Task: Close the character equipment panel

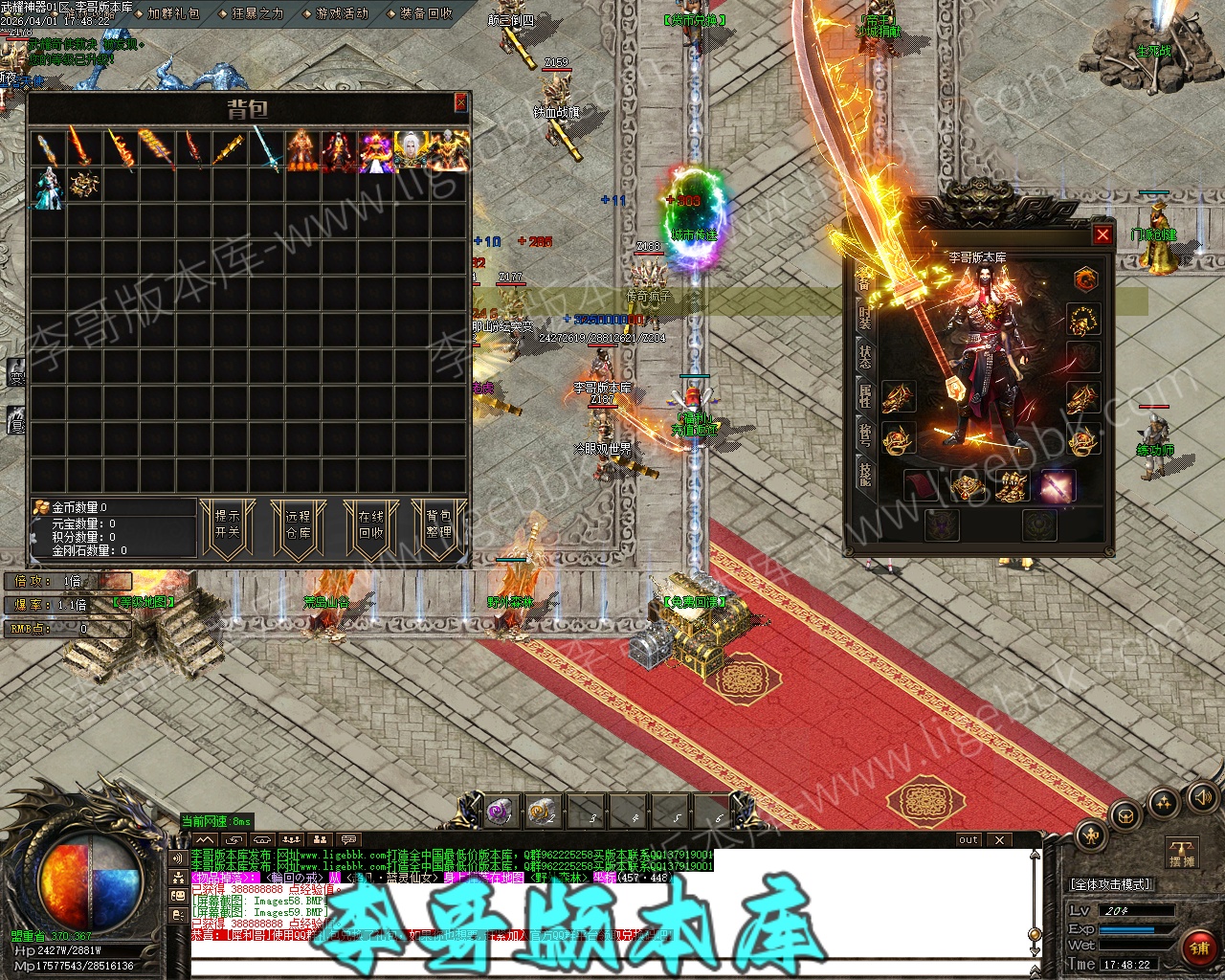Action: point(1102,234)
